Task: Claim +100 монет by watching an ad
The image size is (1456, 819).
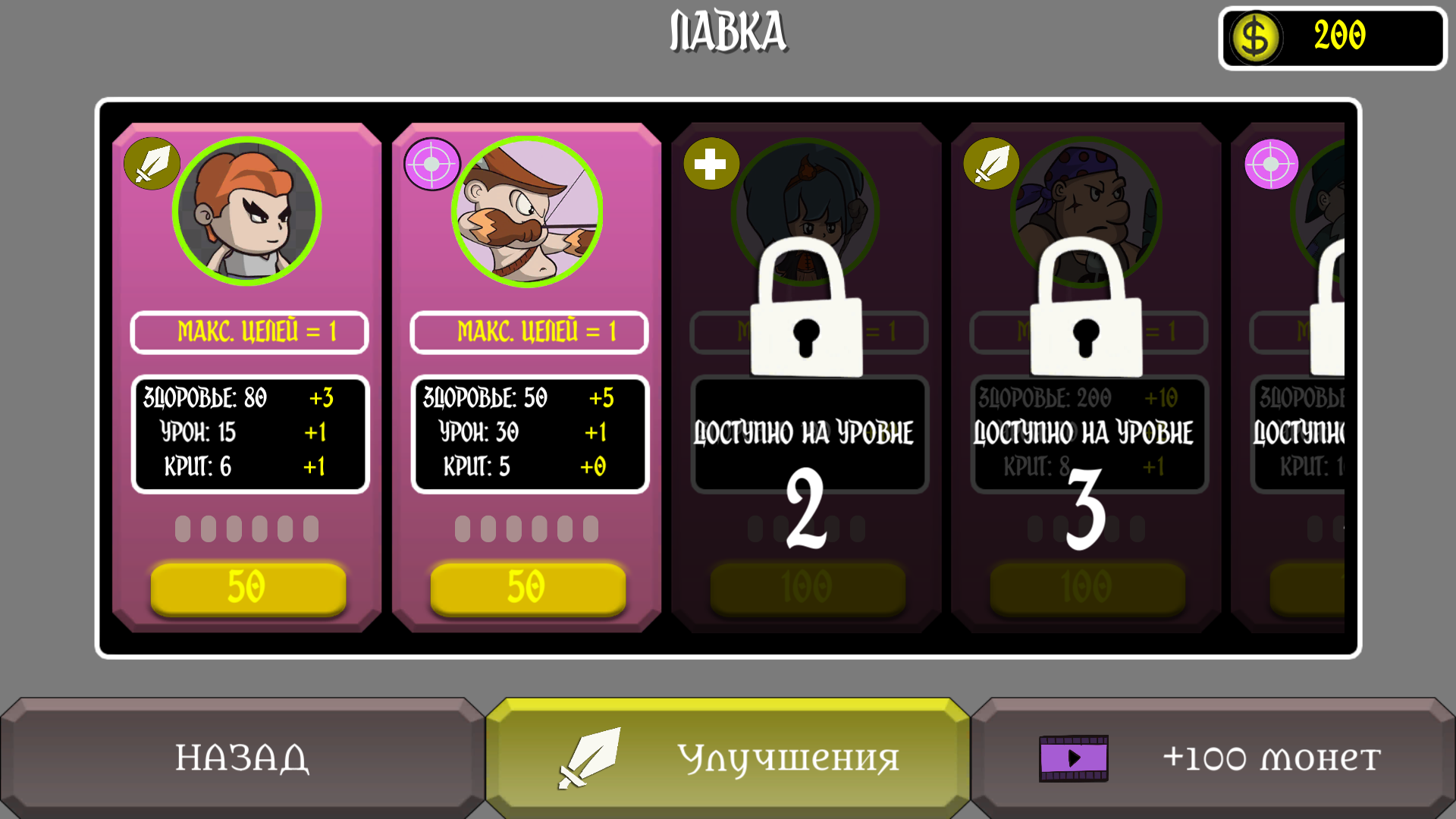Action: tap(1213, 757)
